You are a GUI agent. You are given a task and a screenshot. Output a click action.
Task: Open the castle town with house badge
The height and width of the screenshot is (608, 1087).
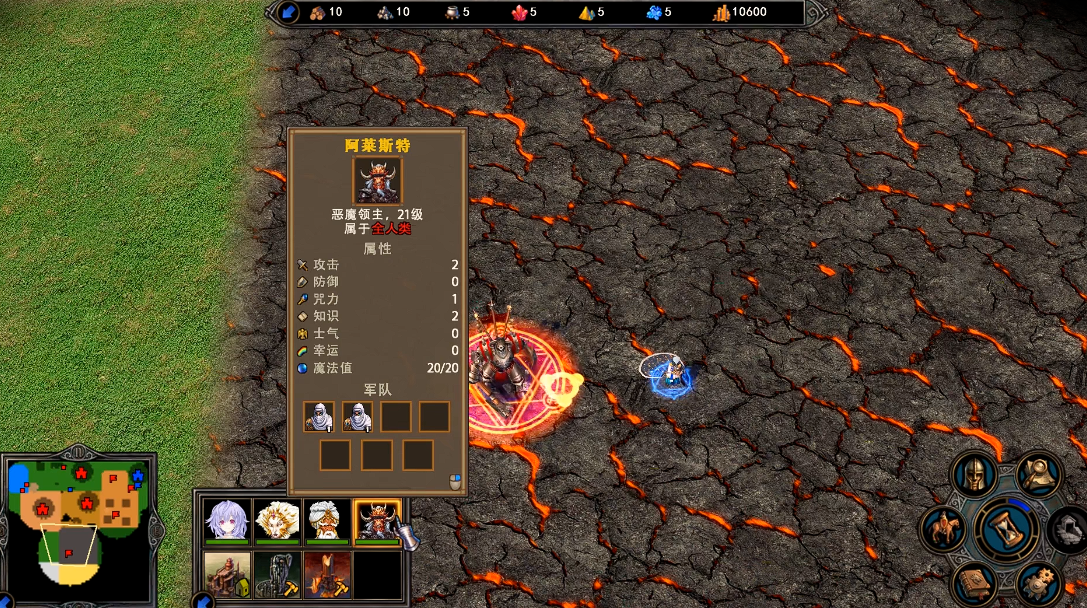click(228, 574)
